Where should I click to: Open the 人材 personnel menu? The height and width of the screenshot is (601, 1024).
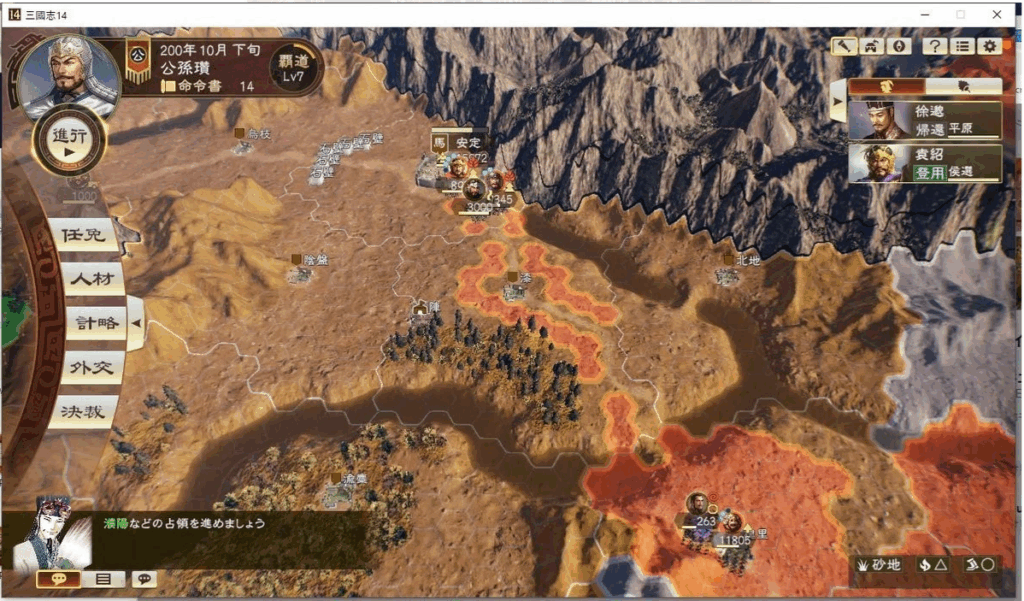pyautogui.click(x=90, y=279)
